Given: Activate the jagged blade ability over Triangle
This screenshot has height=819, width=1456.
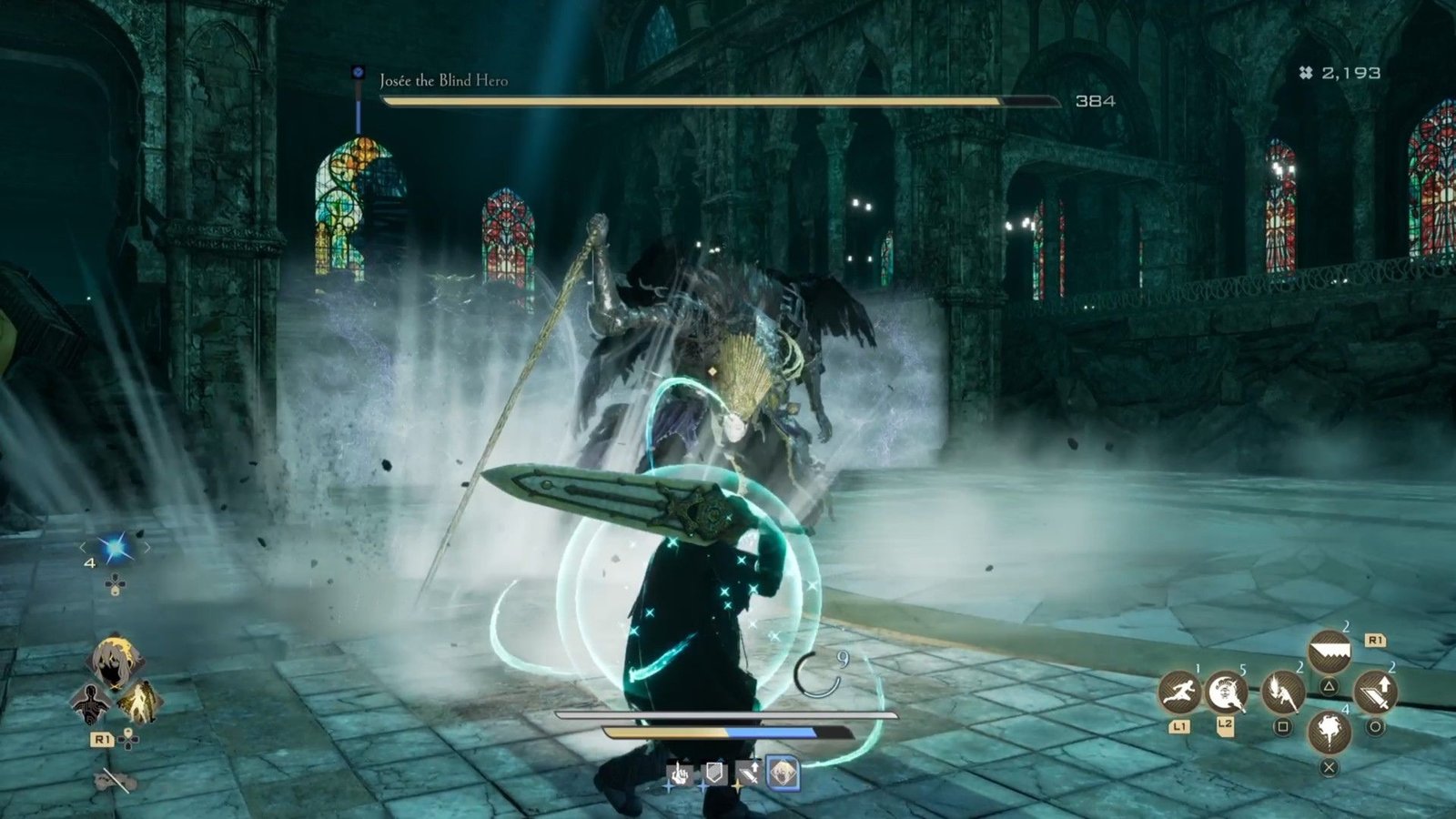Looking at the screenshot, I should pos(1329,652).
